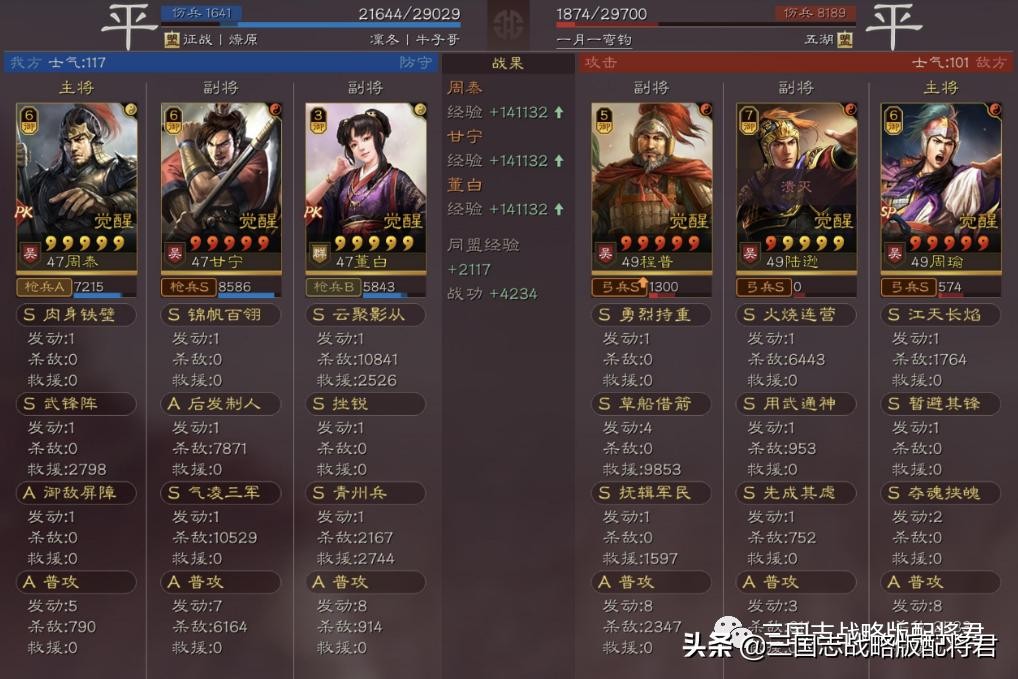Viewport: 1018px width, 679px height.
Task: Select the 陆逊 general portrait card
Action: pyautogui.click(x=796, y=185)
